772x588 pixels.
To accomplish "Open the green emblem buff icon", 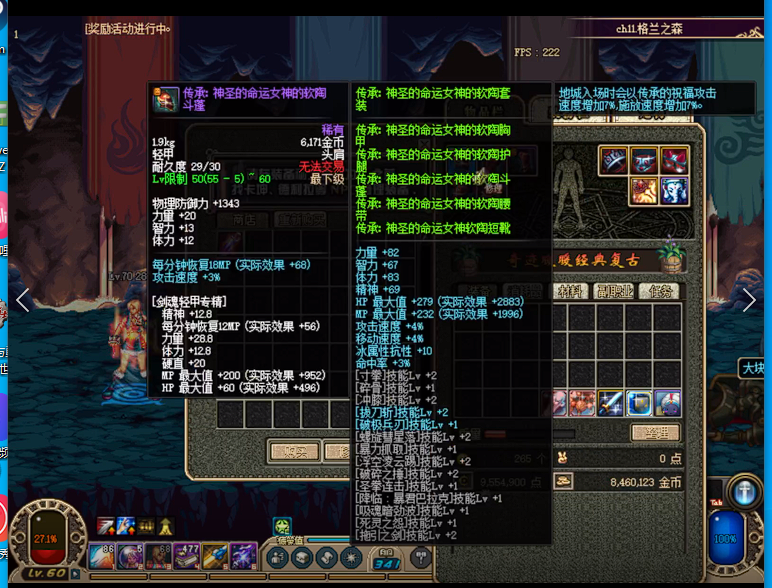I will pos(282,526).
